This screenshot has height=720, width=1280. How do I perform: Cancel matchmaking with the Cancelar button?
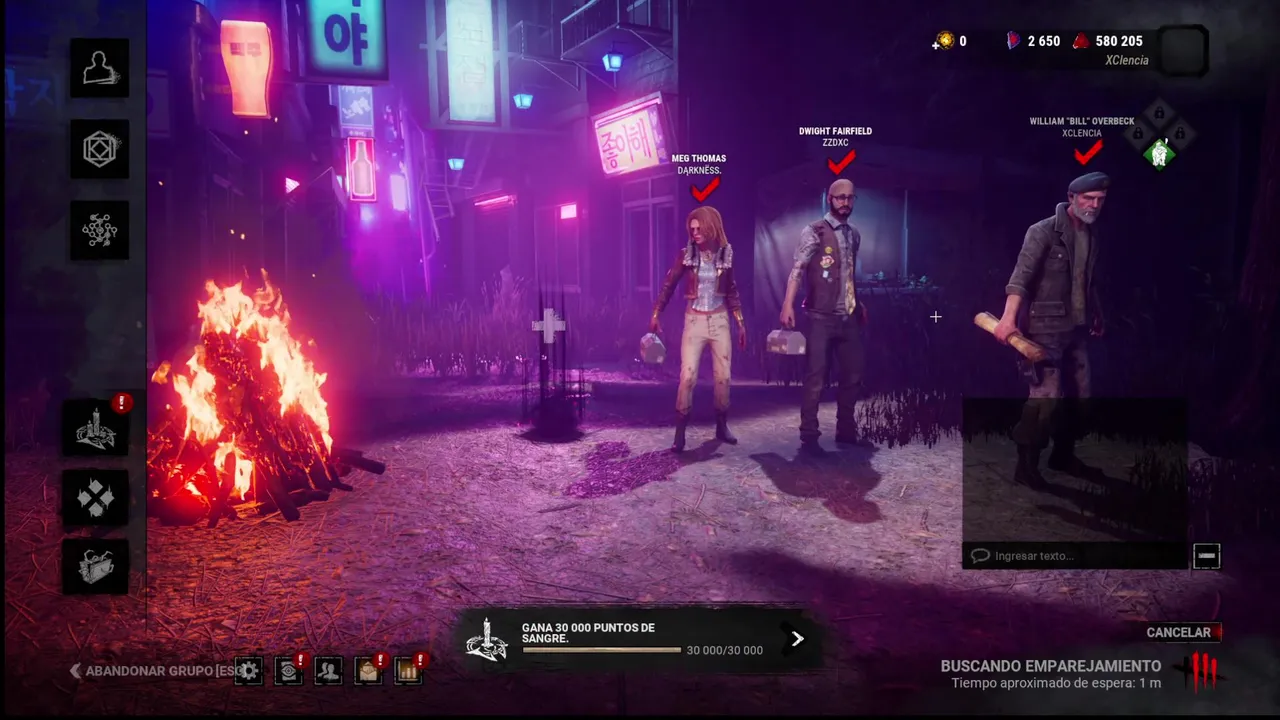click(1179, 632)
